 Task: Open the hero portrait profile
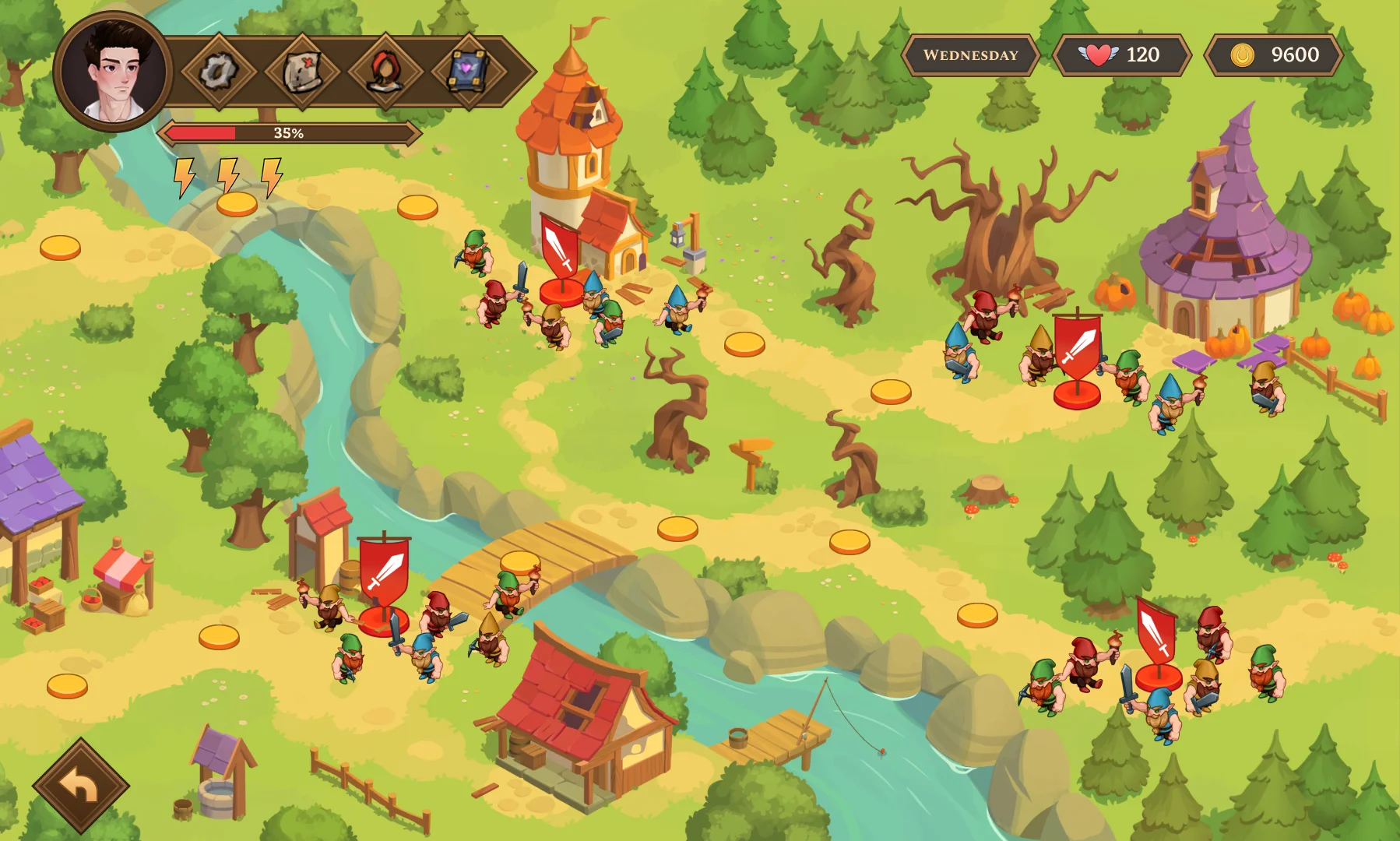pos(114,72)
